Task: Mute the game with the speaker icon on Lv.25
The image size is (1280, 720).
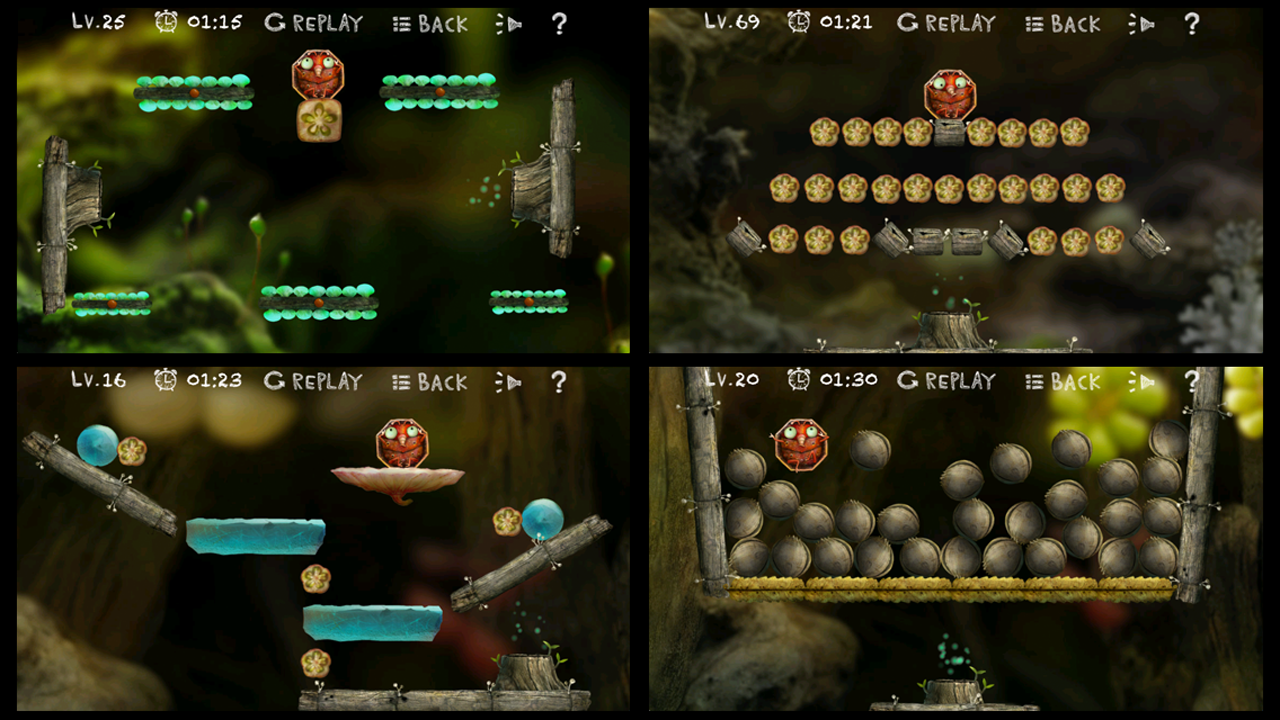Action: [x=508, y=23]
